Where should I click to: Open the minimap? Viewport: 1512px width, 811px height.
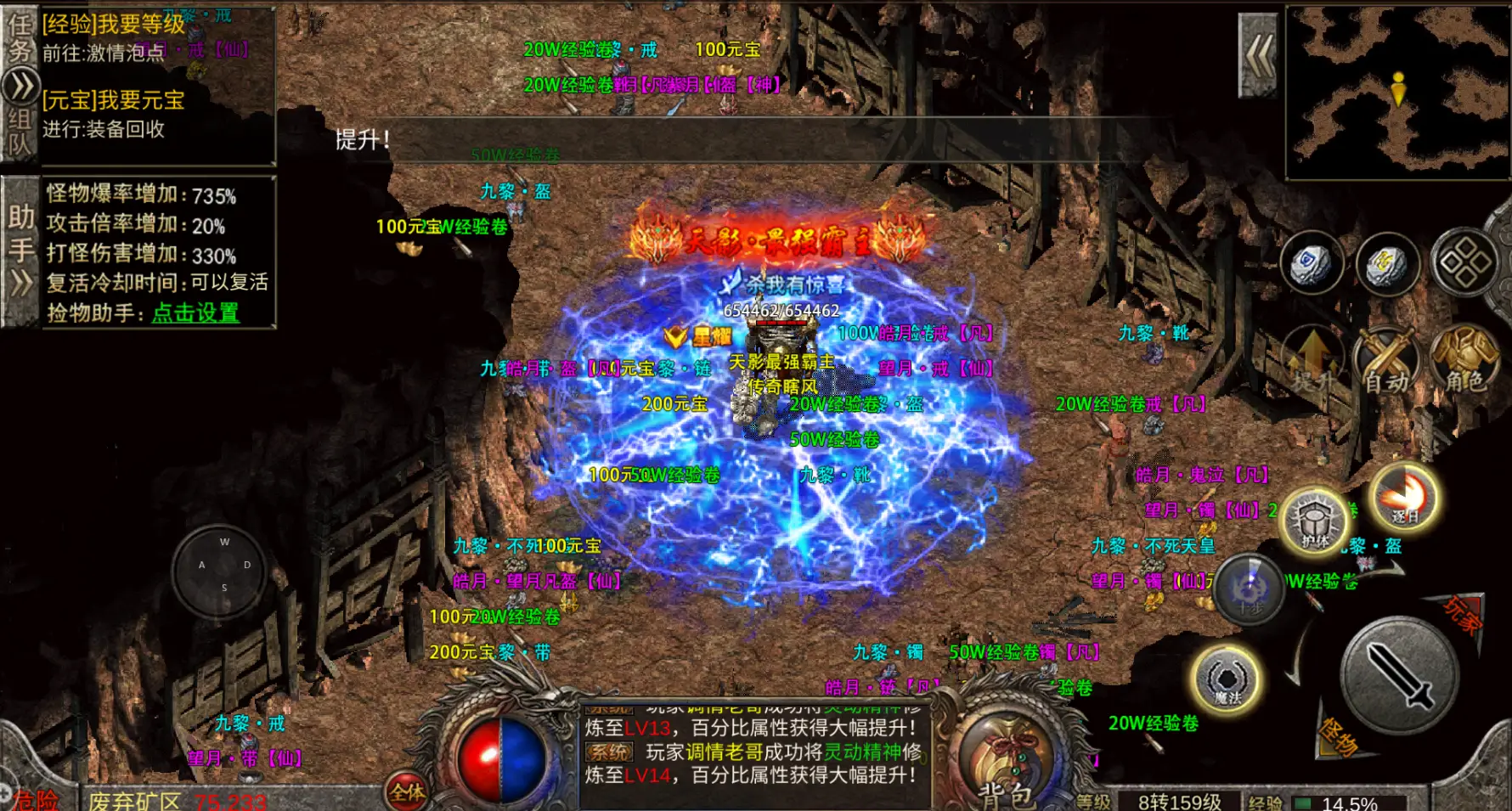(x=1397, y=92)
